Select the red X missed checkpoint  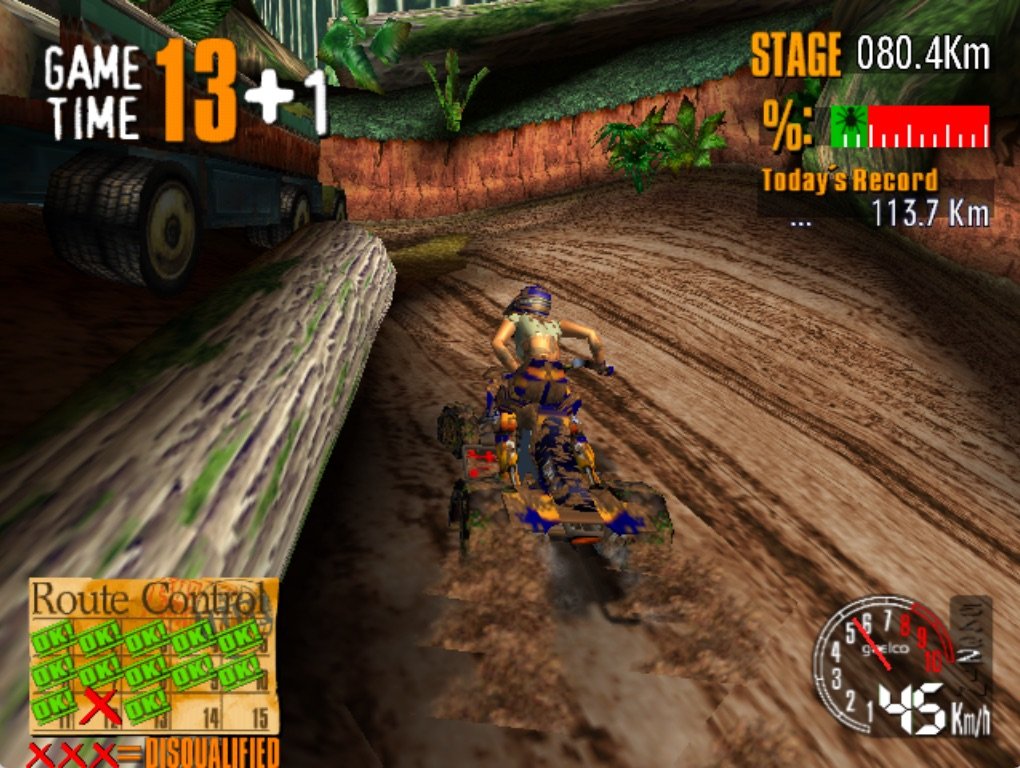click(99, 706)
